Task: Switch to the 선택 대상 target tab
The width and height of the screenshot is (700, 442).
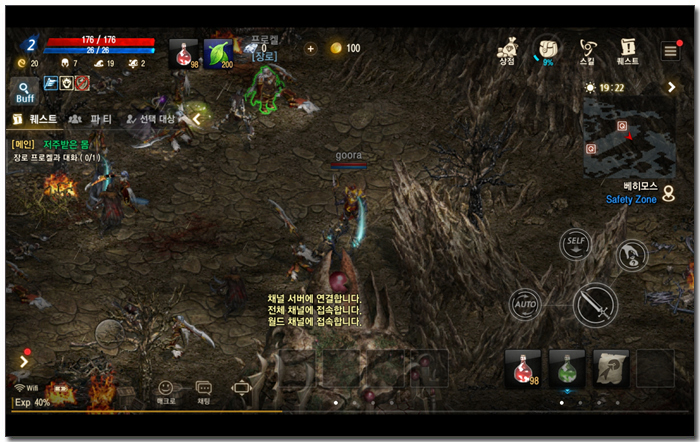Action: pos(150,119)
